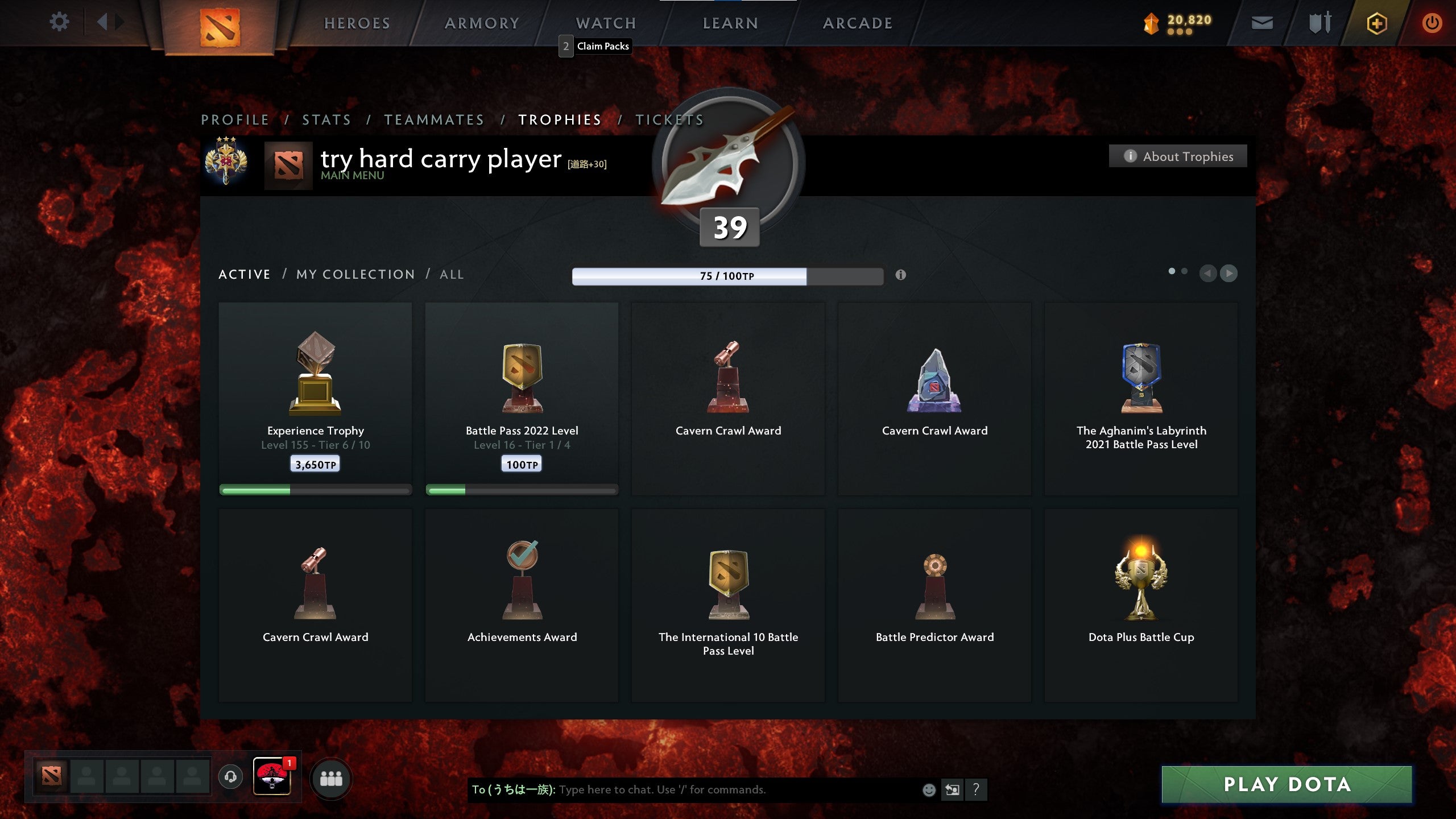Click the Dota 2 logo in top bar
The width and height of the screenshot is (1456, 819).
[221, 27]
